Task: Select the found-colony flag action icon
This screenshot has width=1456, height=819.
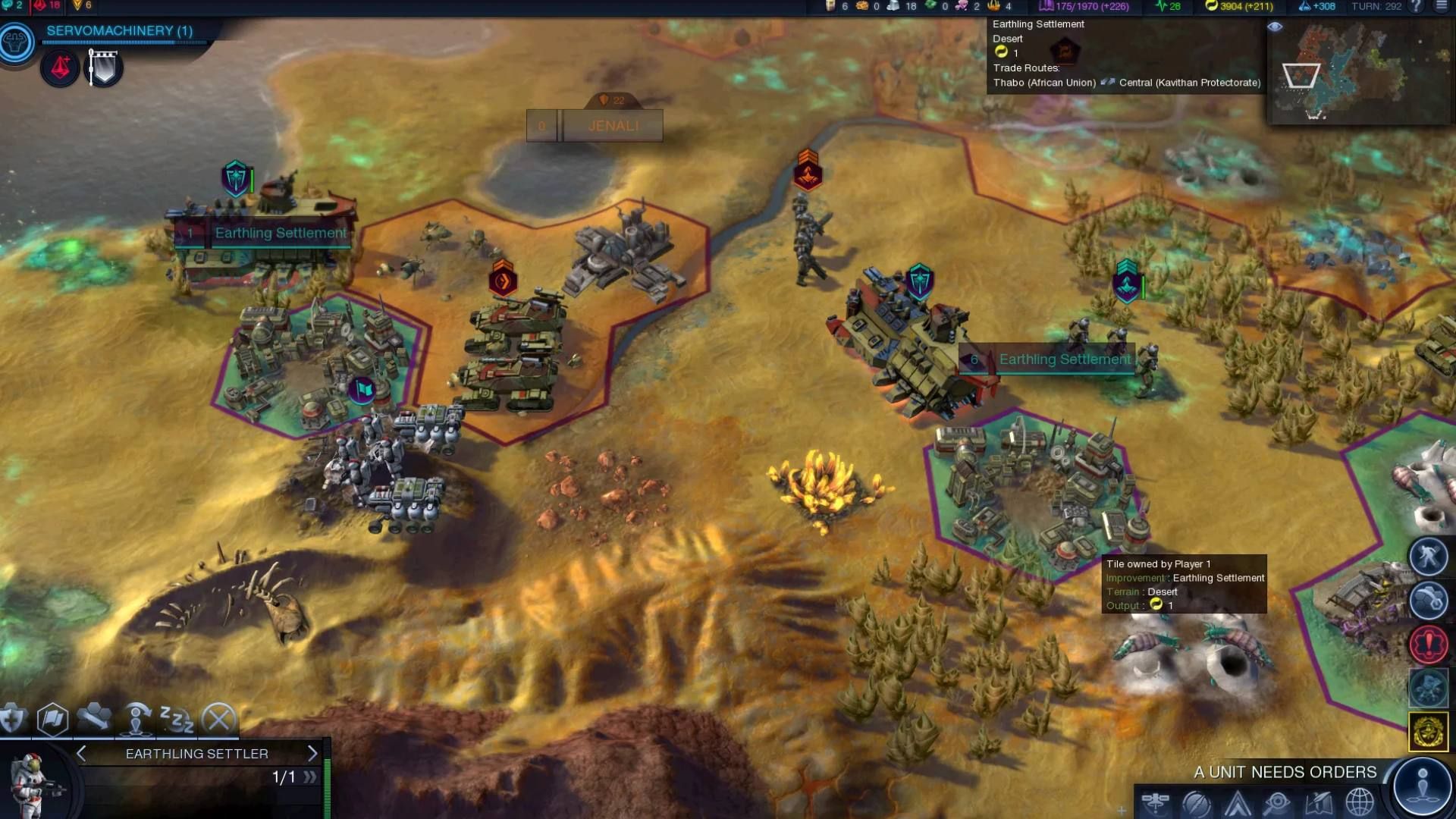Action: point(50,717)
